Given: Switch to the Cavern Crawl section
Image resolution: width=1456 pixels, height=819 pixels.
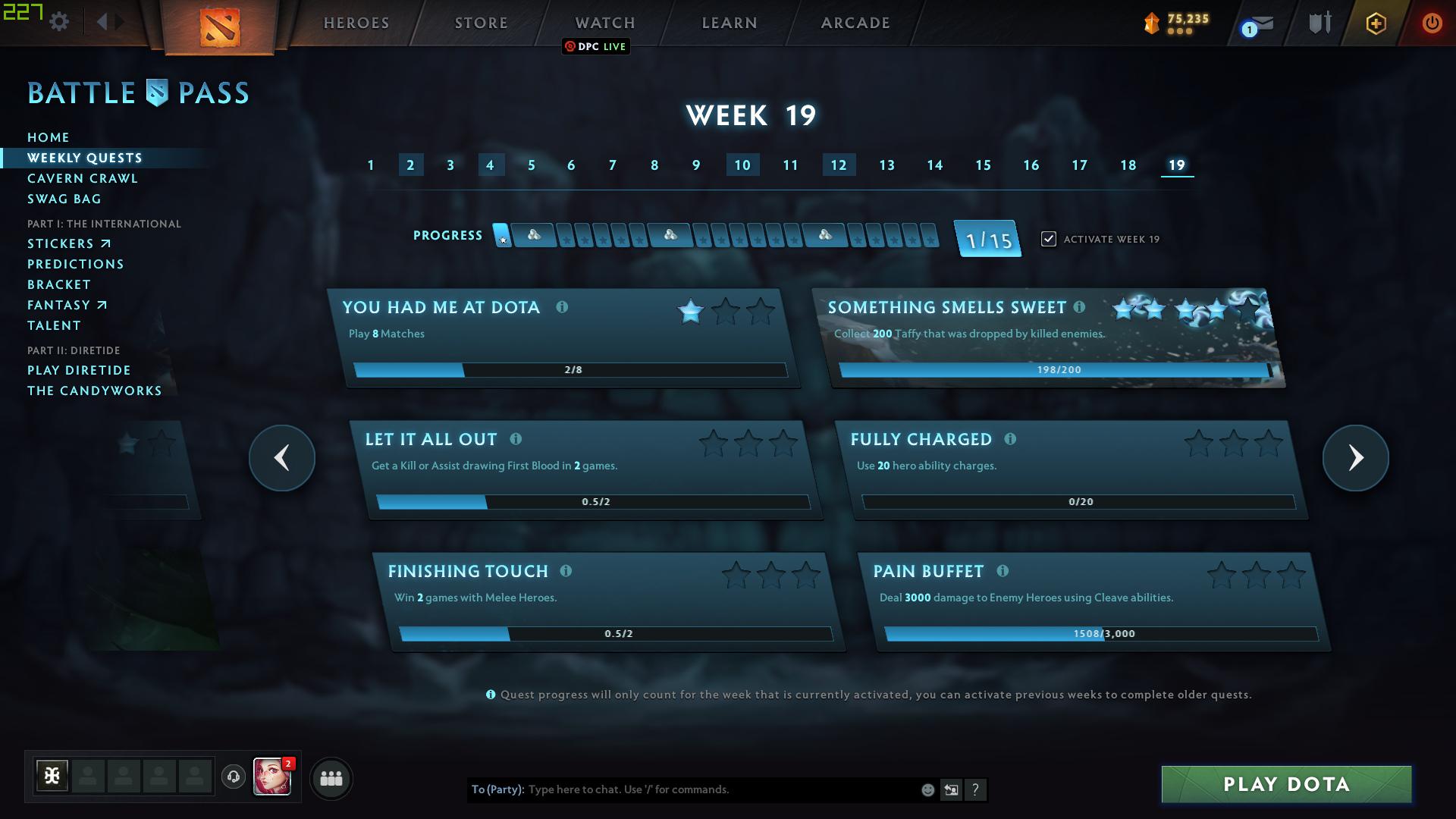Looking at the screenshot, I should pos(83,178).
